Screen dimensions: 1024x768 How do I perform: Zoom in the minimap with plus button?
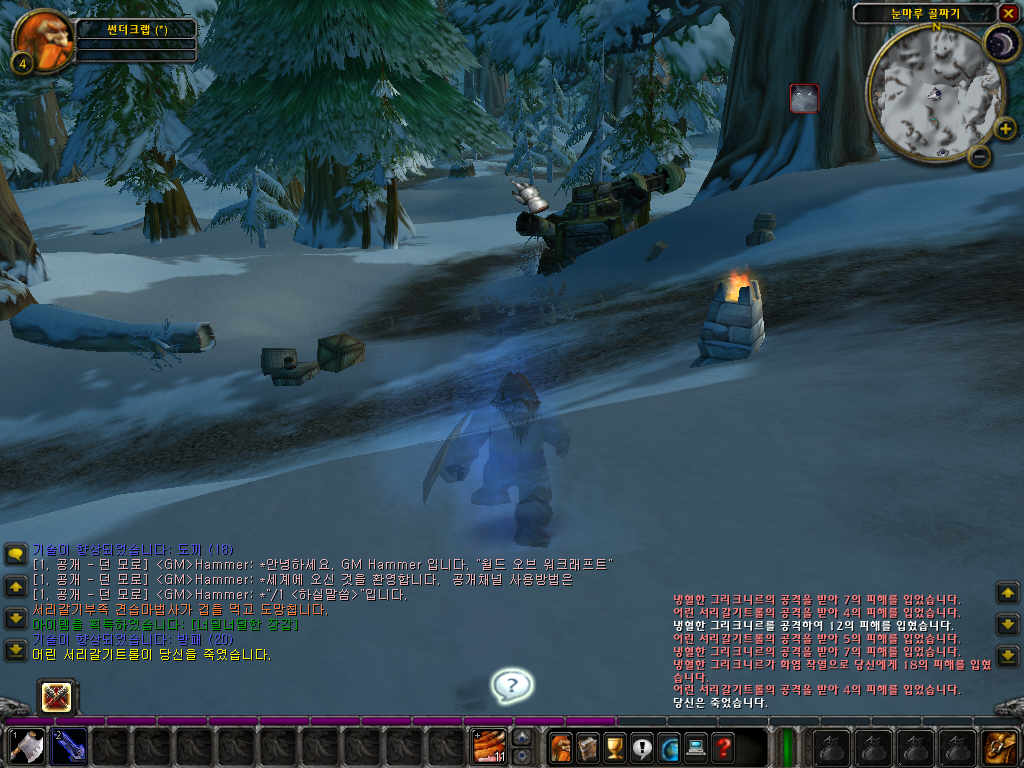(x=1005, y=128)
